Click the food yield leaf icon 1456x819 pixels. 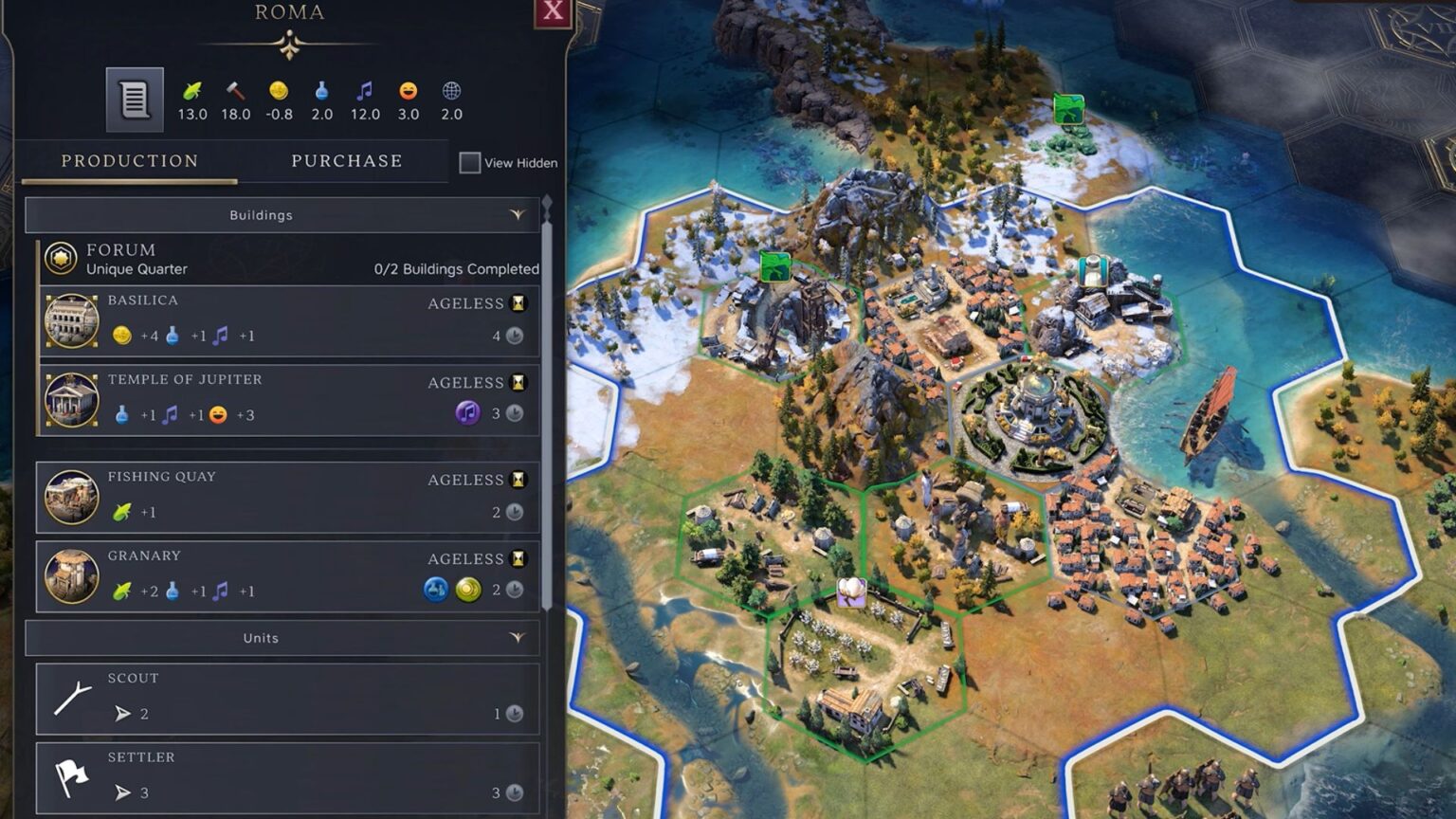(x=191, y=93)
